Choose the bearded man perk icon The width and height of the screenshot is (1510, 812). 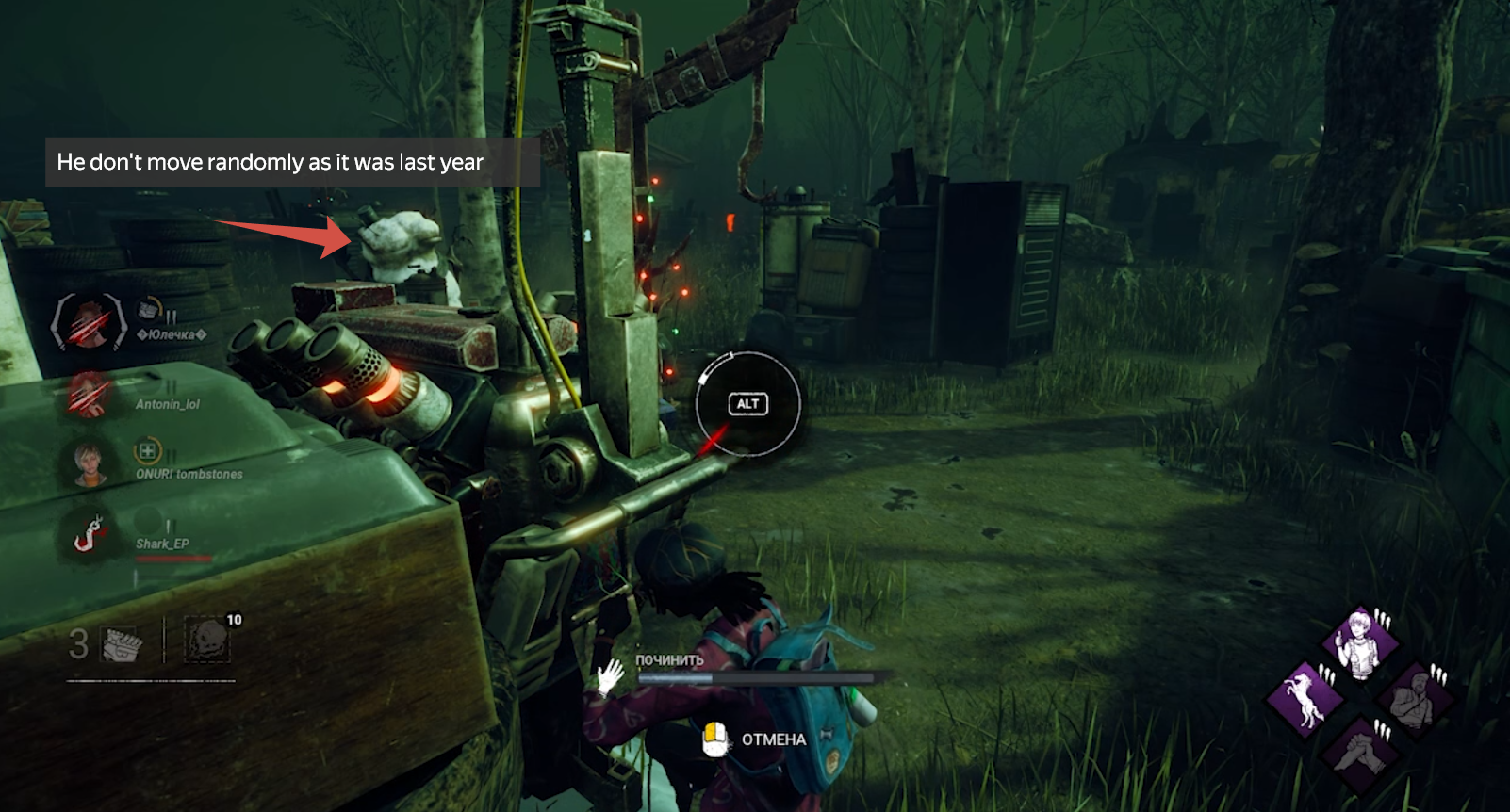coord(1412,698)
